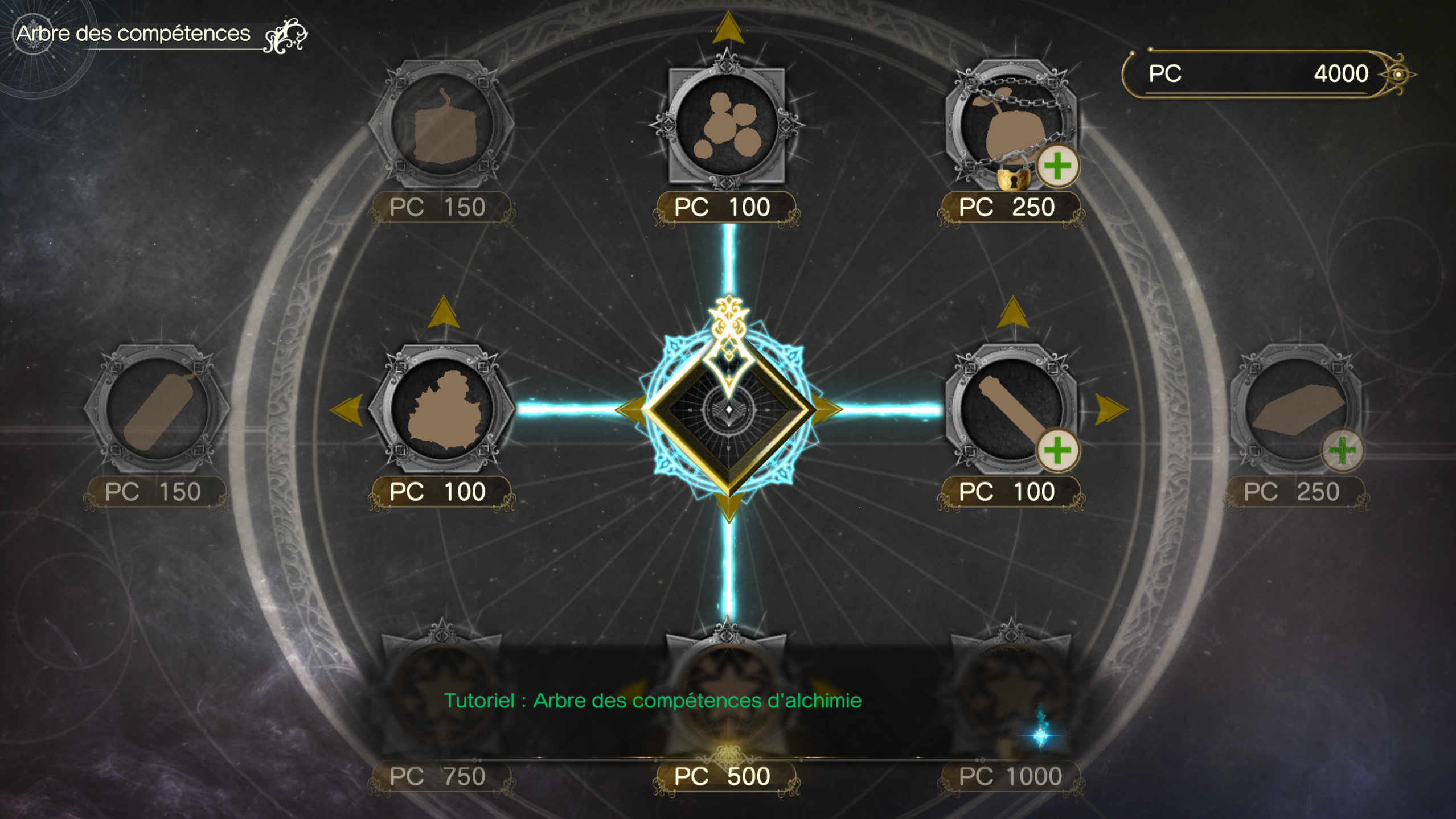This screenshot has width=1456, height=819.
Task: Select the PC 750 star node
Action: tap(442, 692)
